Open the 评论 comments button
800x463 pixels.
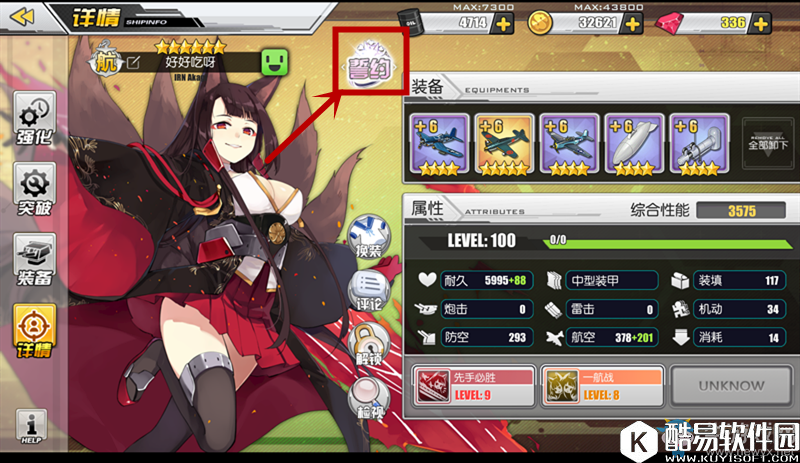point(368,291)
